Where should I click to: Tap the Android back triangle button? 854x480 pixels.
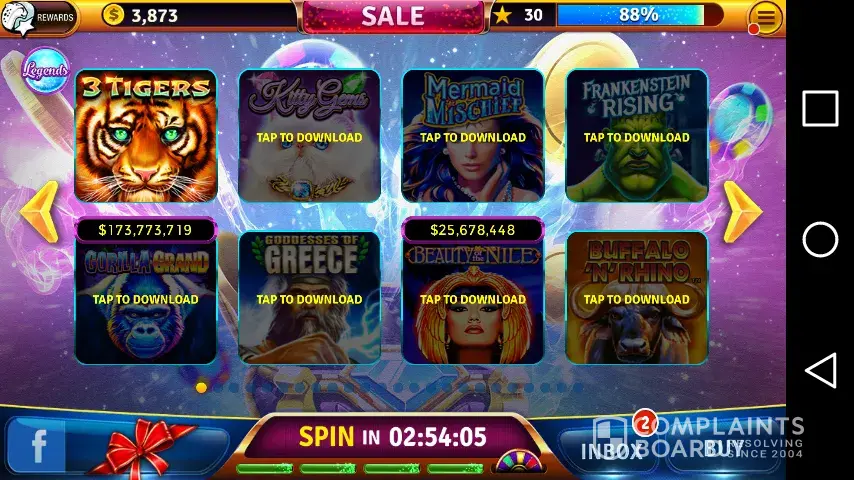820,371
